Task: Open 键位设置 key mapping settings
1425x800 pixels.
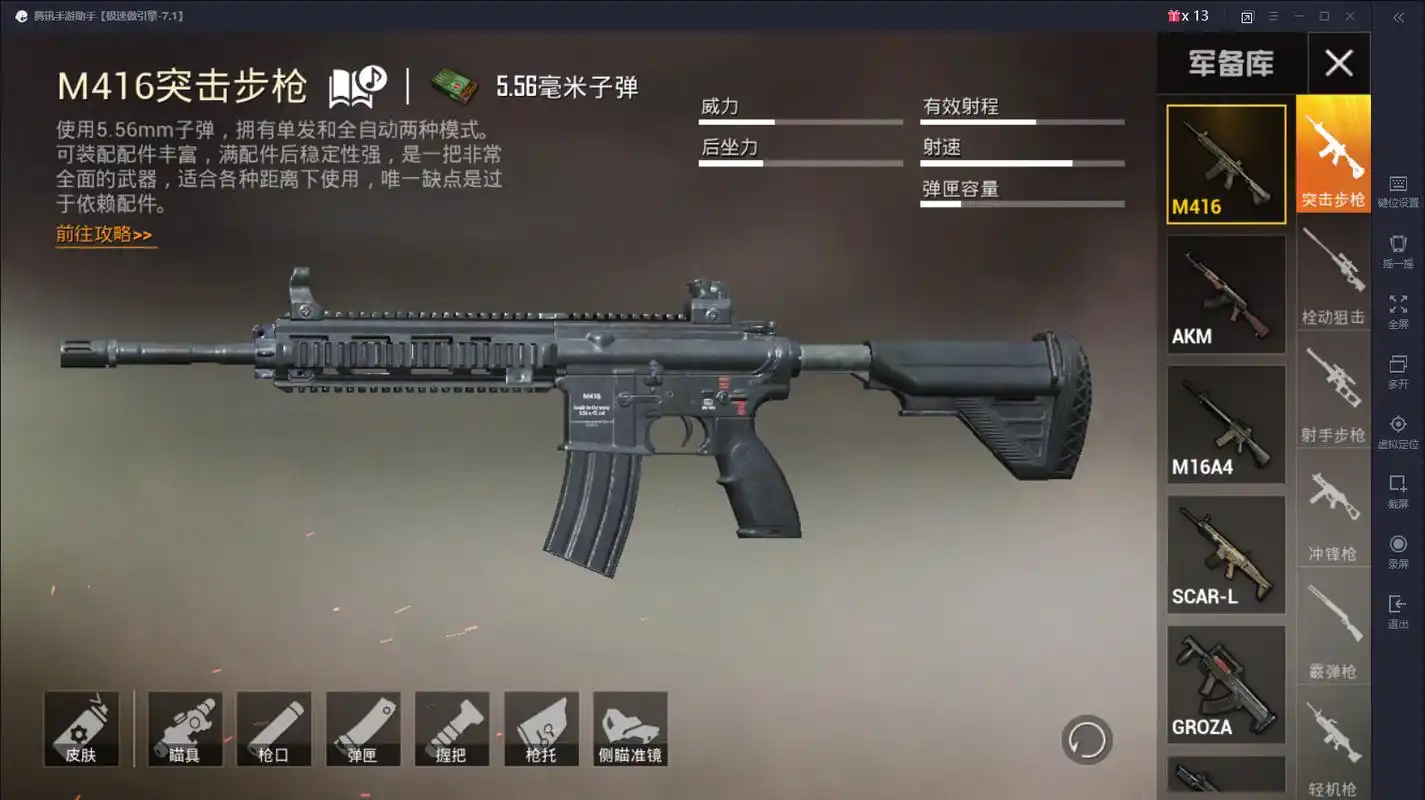Action: click(x=1397, y=185)
